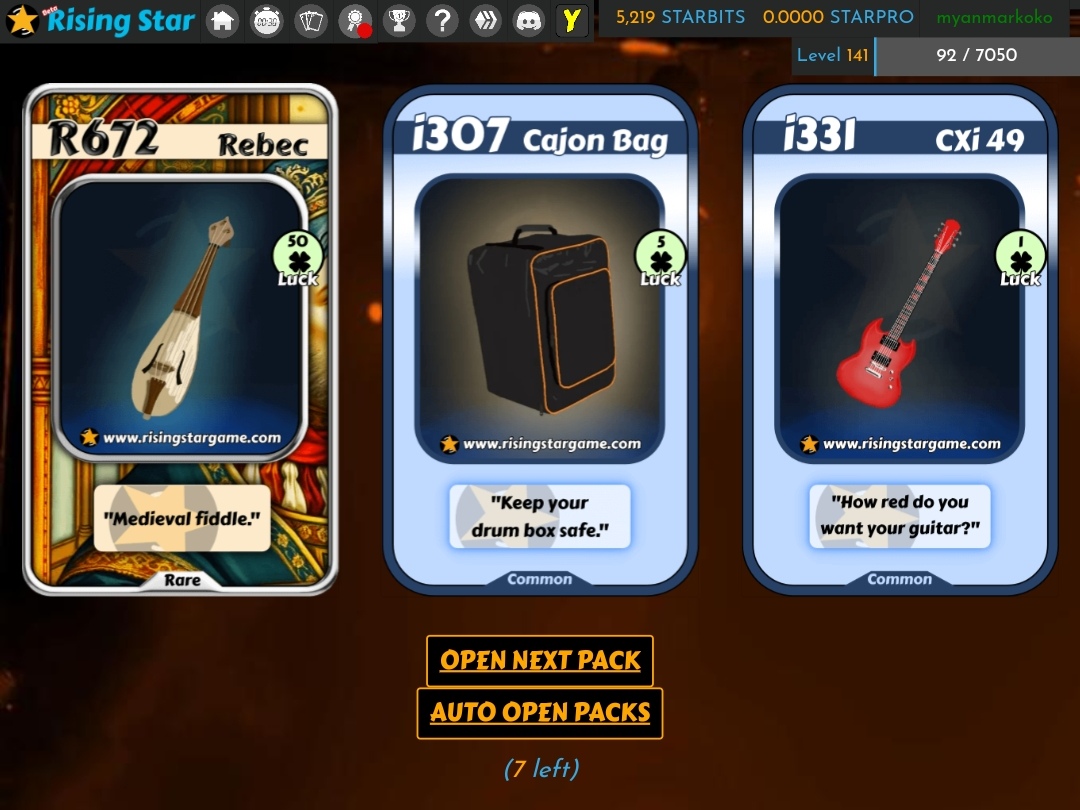The height and width of the screenshot is (810, 1080).
Task: Show the trophy rankings icon
Action: (x=398, y=21)
